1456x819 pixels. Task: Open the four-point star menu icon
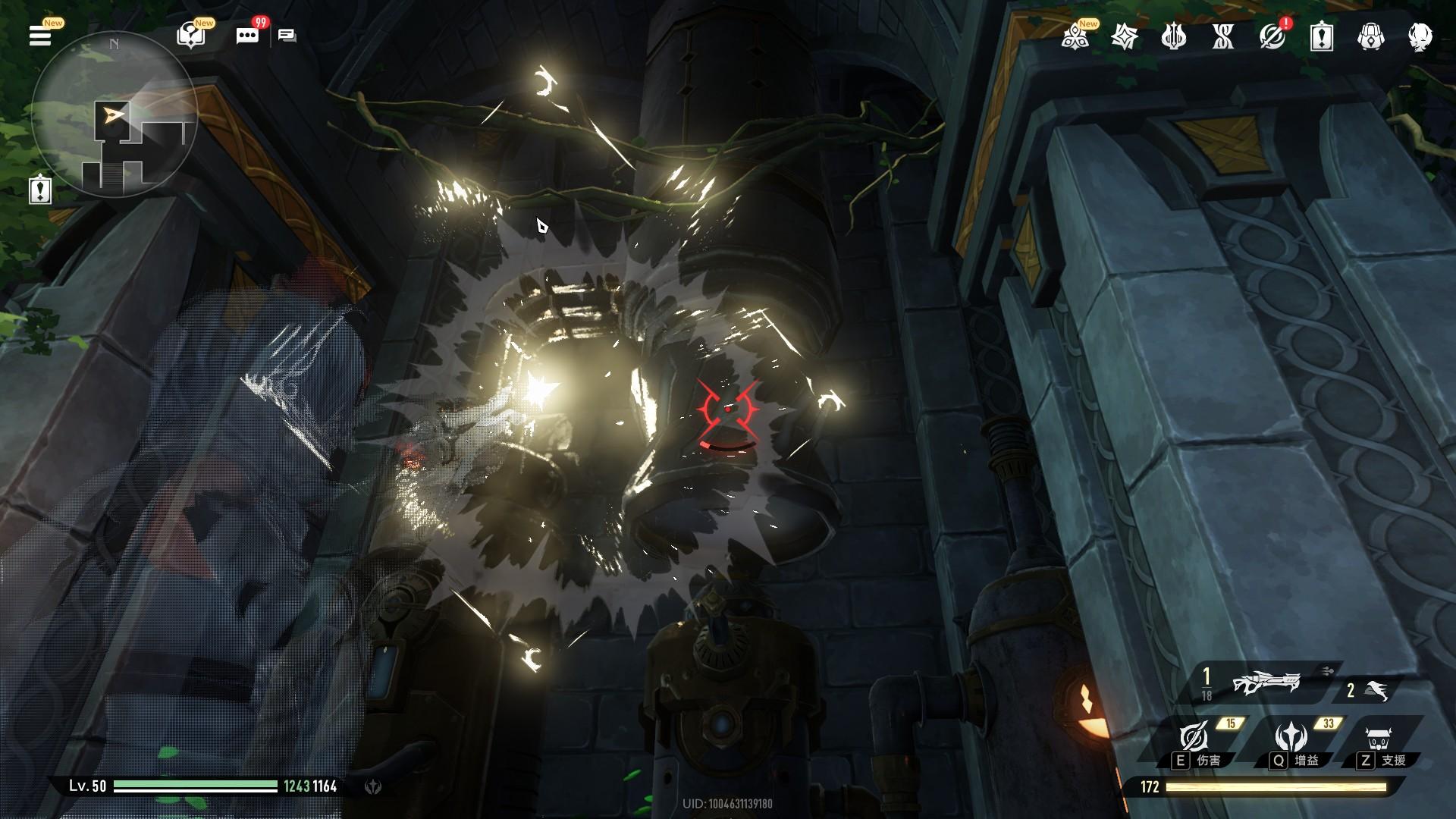(x=1124, y=36)
